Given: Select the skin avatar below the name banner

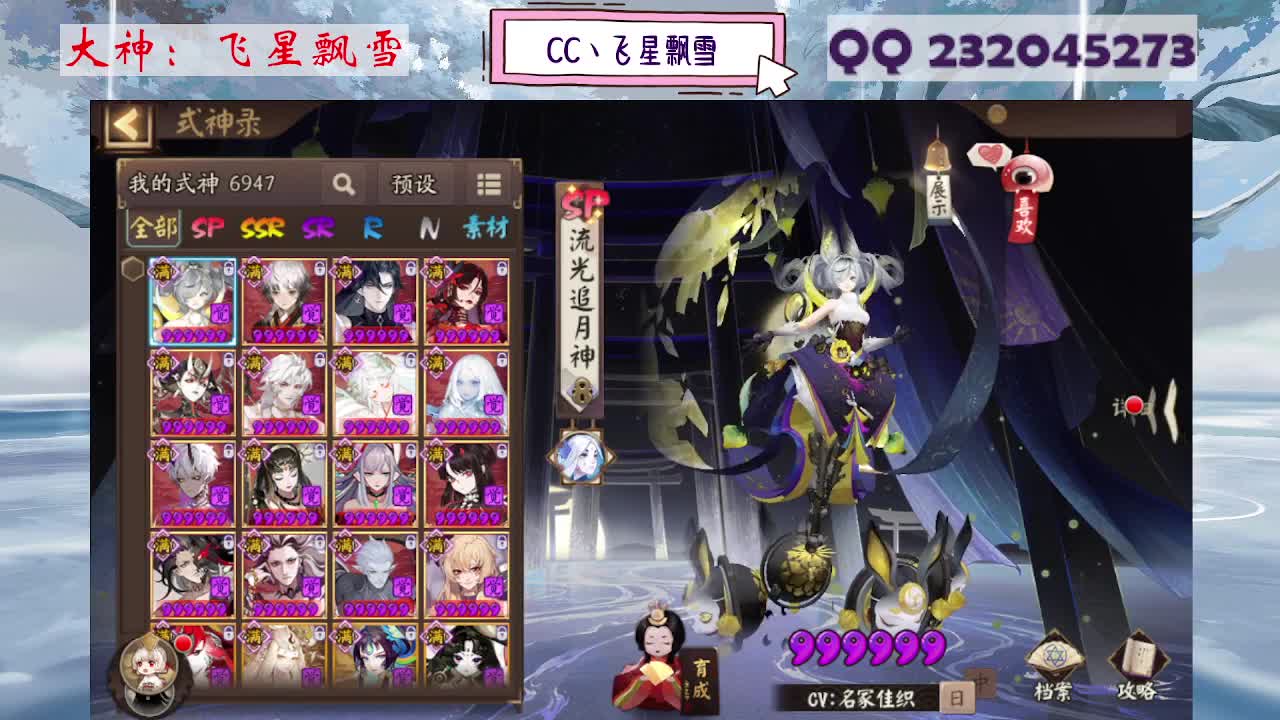Looking at the screenshot, I should (x=580, y=457).
